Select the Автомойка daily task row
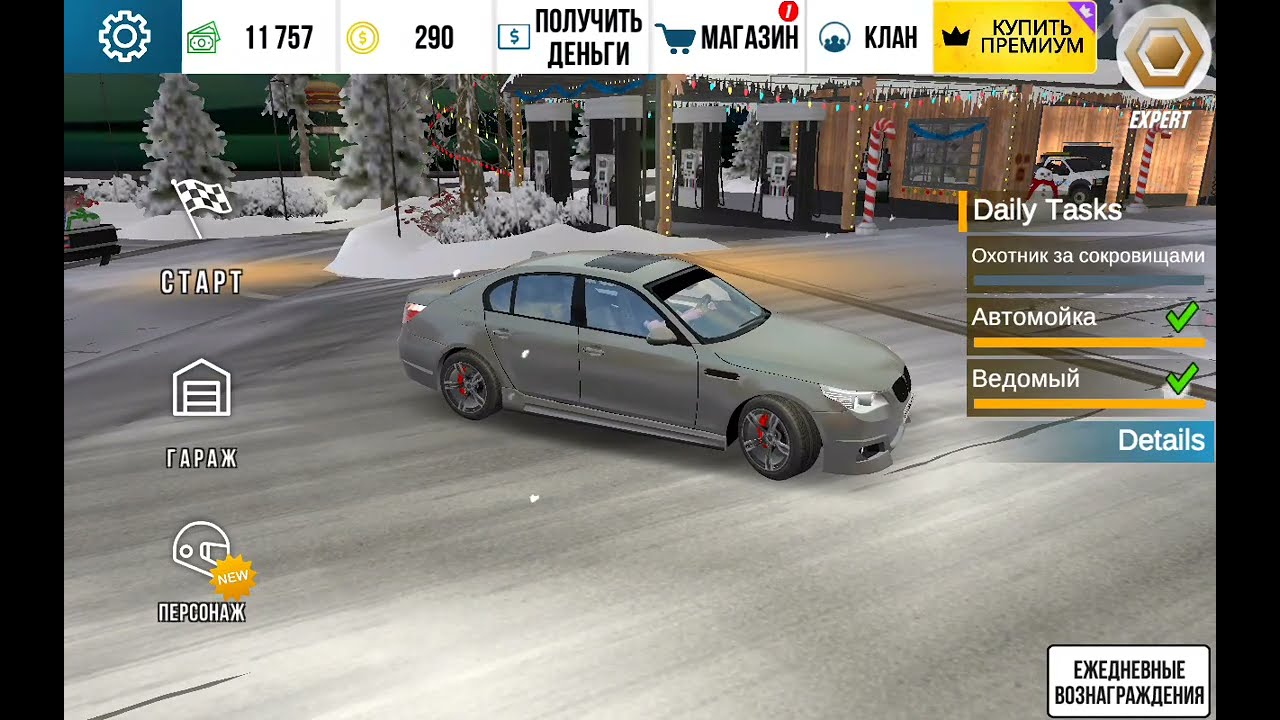Viewport: 1280px width, 720px height. pos(1088,326)
